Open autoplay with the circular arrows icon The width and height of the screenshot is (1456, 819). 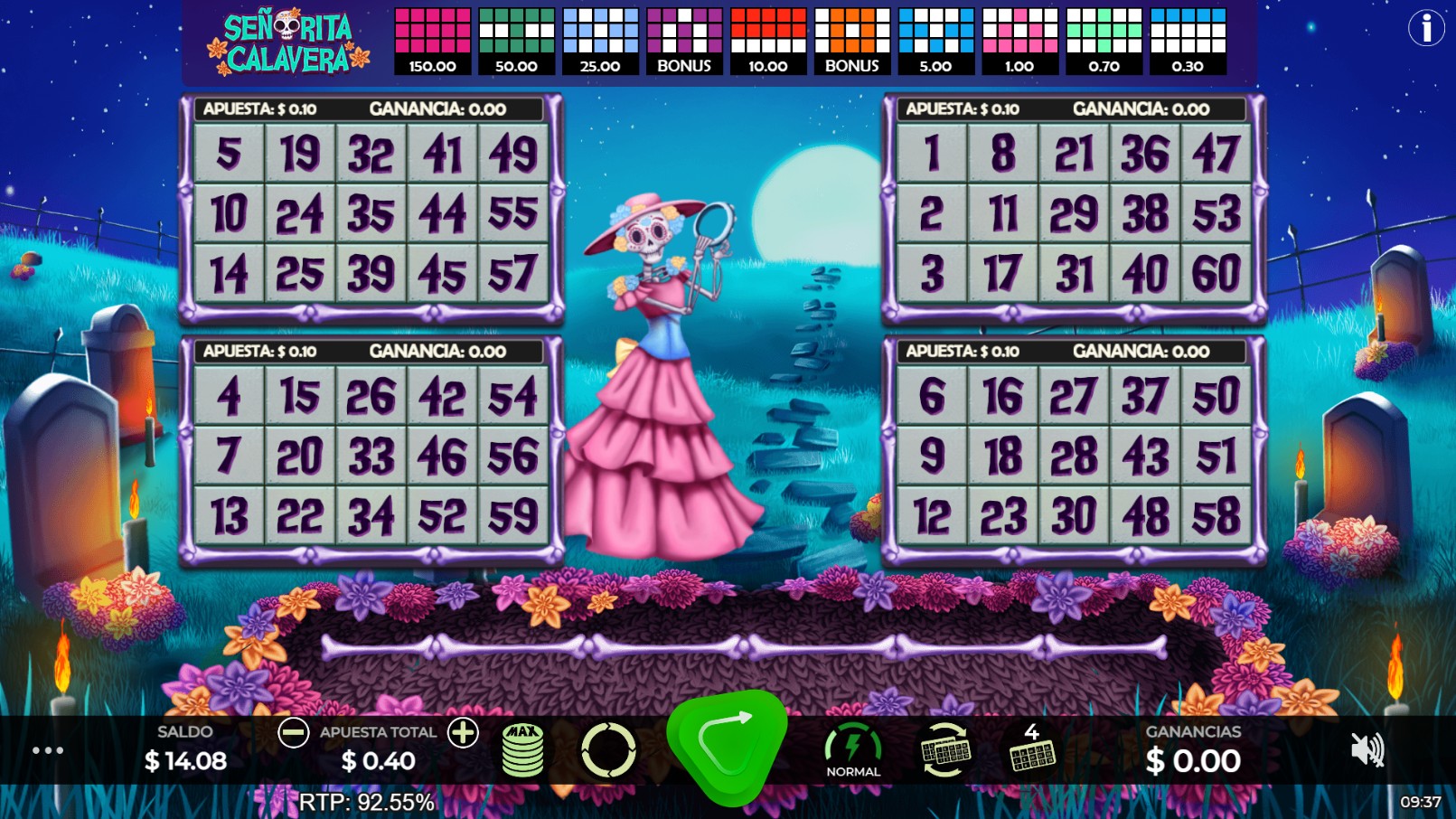(x=607, y=748)
